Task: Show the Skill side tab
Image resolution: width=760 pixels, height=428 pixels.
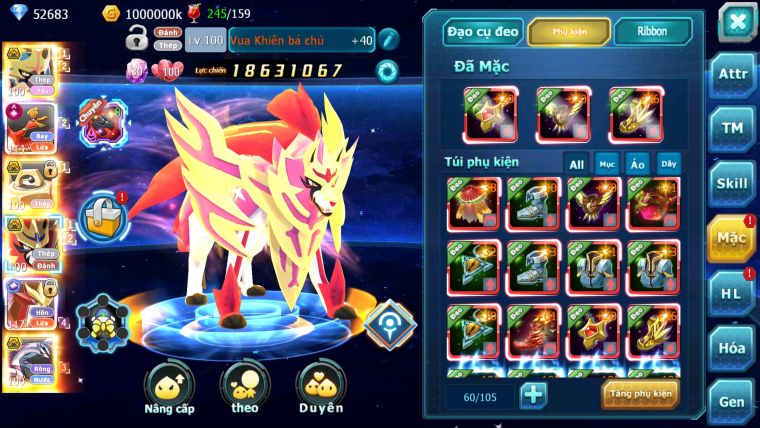Action: (x=732, y=183)
